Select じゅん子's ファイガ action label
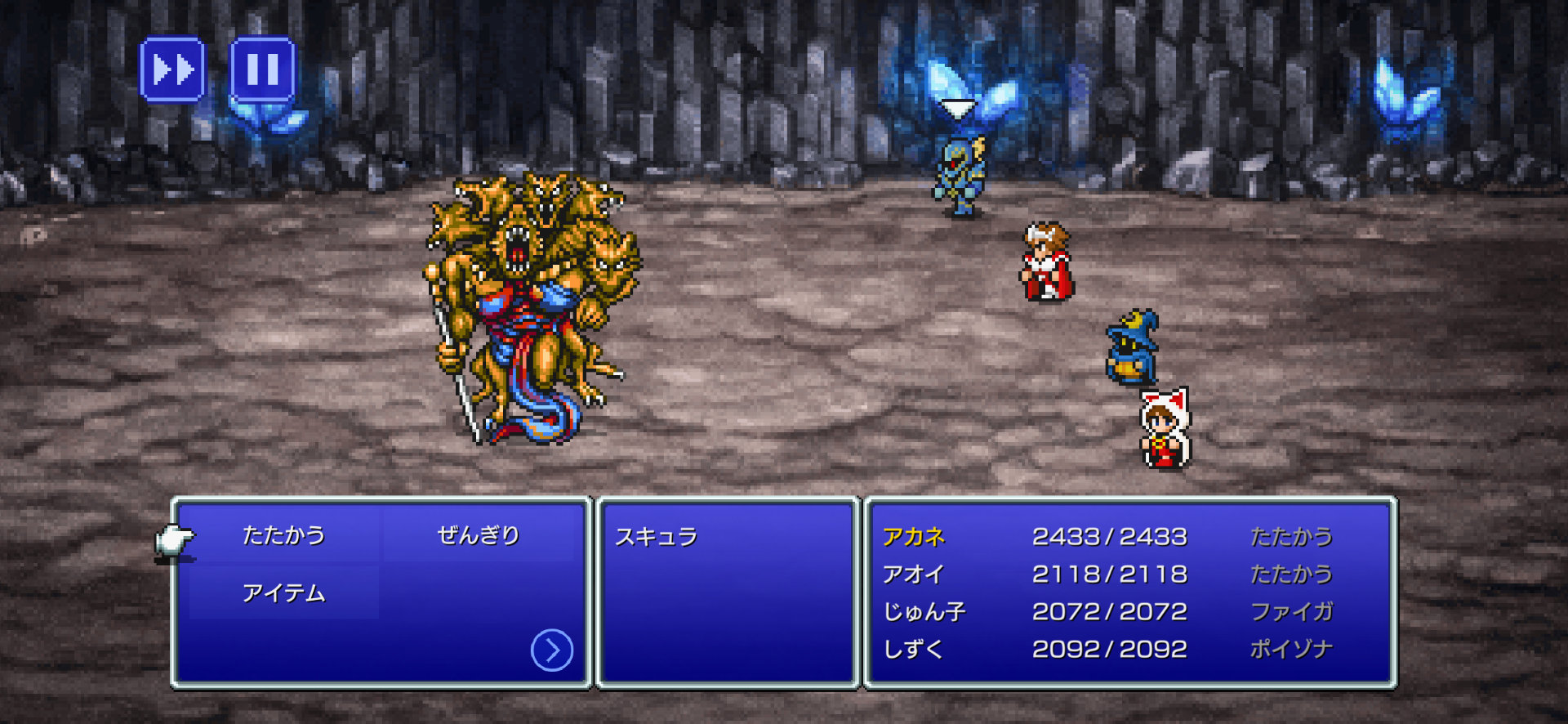Screen dimensions: 1568x724 [1293, 611]
